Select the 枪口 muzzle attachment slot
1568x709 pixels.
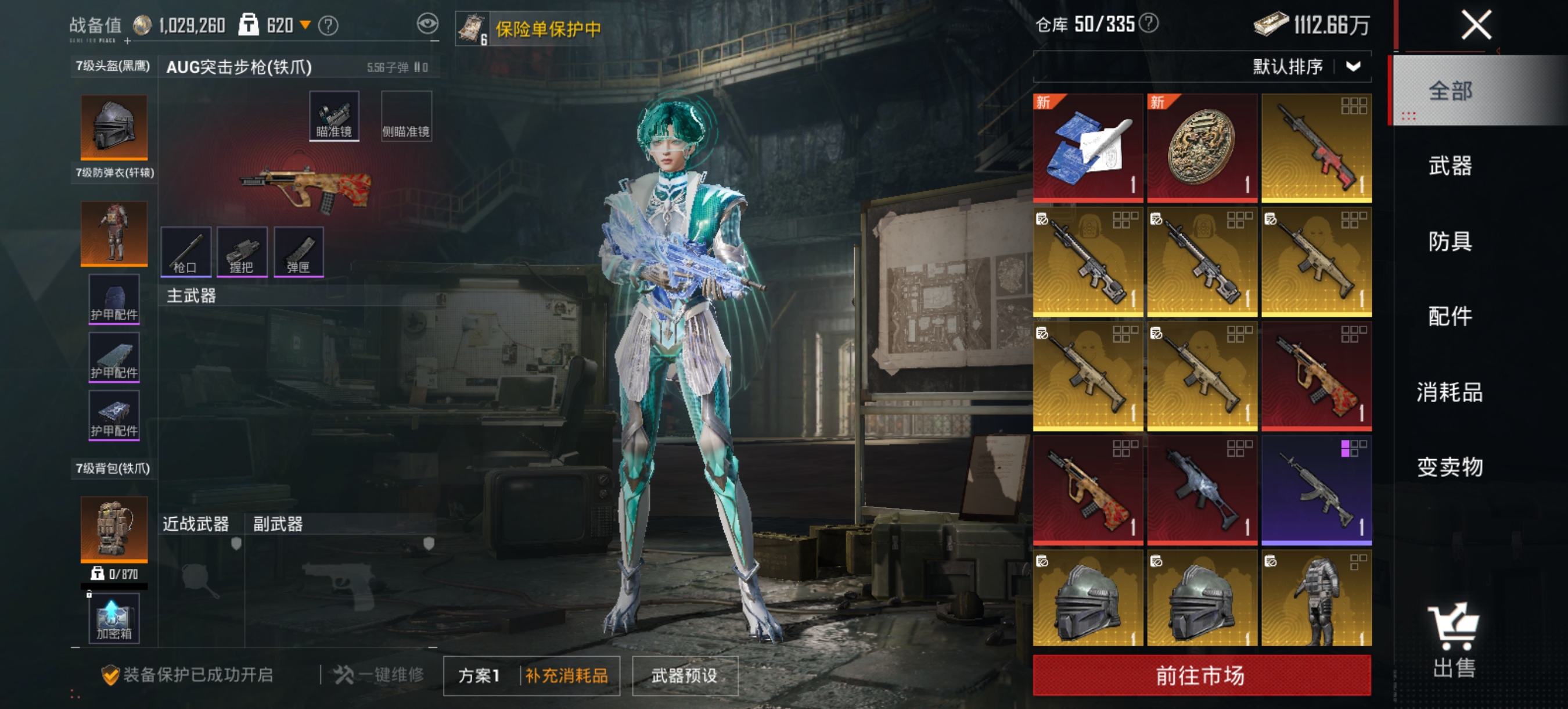click(186, 251)
